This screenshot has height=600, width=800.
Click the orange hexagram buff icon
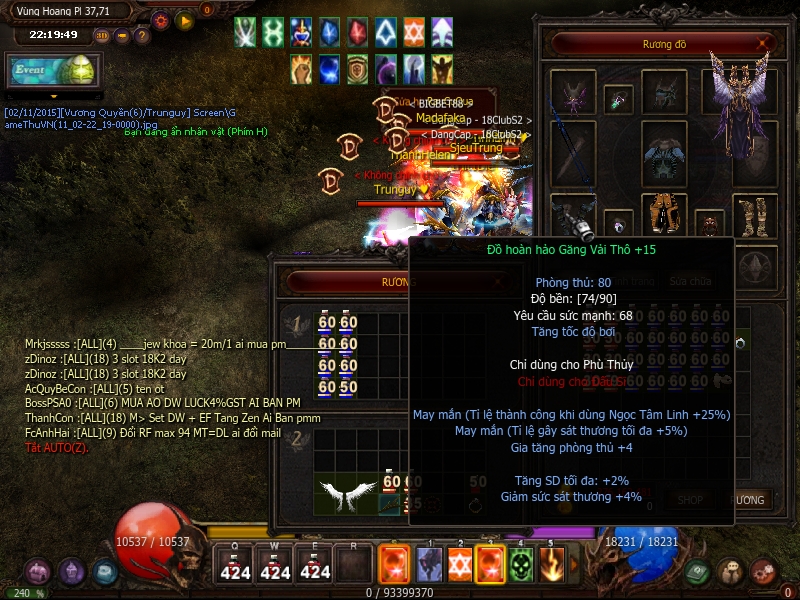point(414,32)
